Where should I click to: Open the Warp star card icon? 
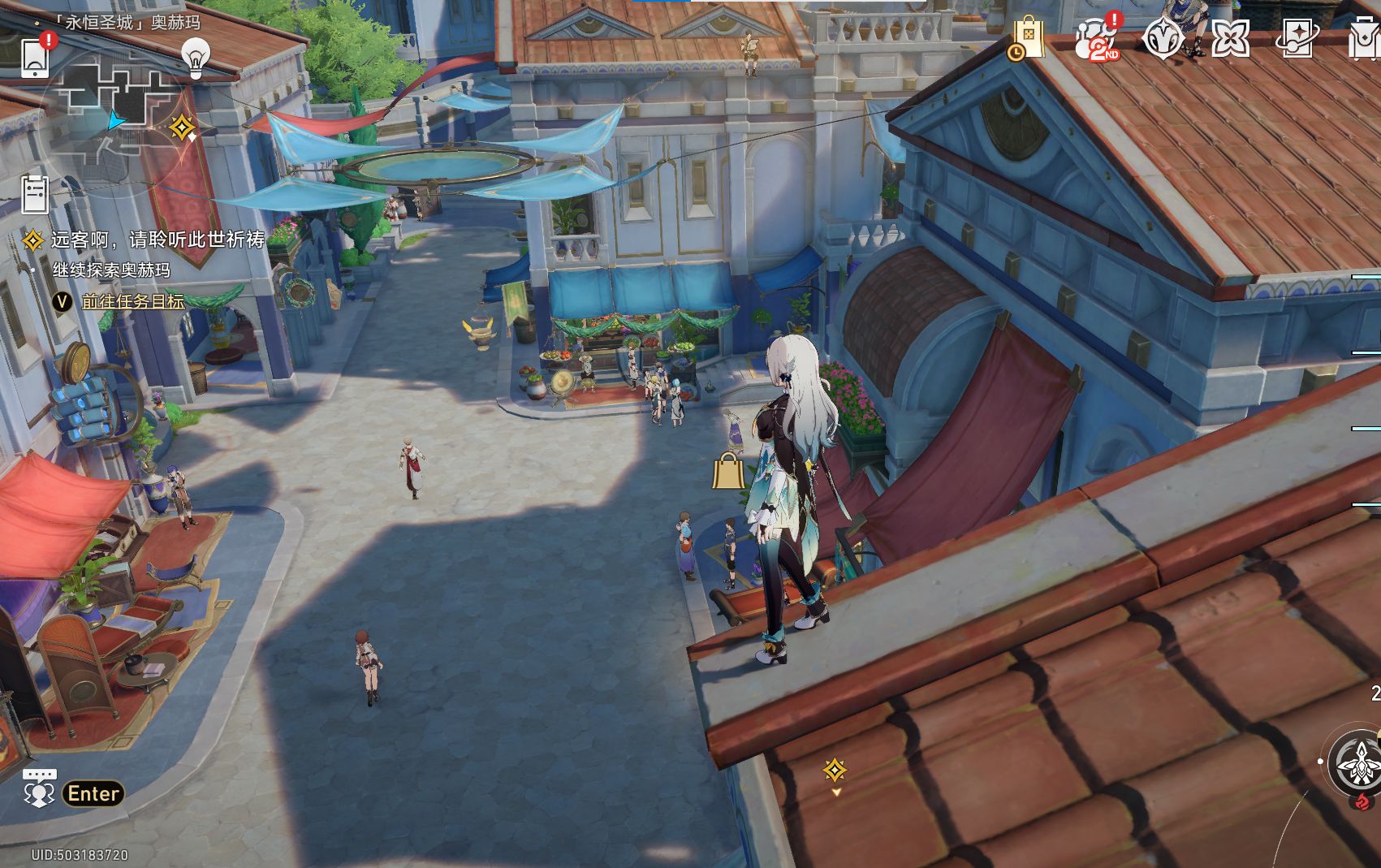pyautogui.click(x=1297, y=38)
